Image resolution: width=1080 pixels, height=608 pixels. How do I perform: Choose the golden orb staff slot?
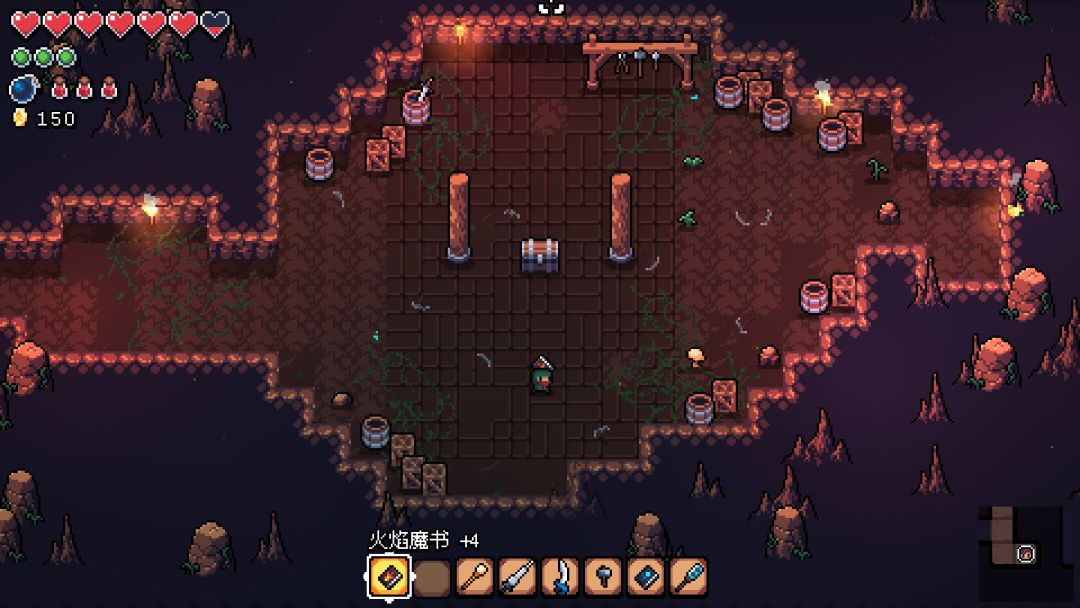[474, 577]
